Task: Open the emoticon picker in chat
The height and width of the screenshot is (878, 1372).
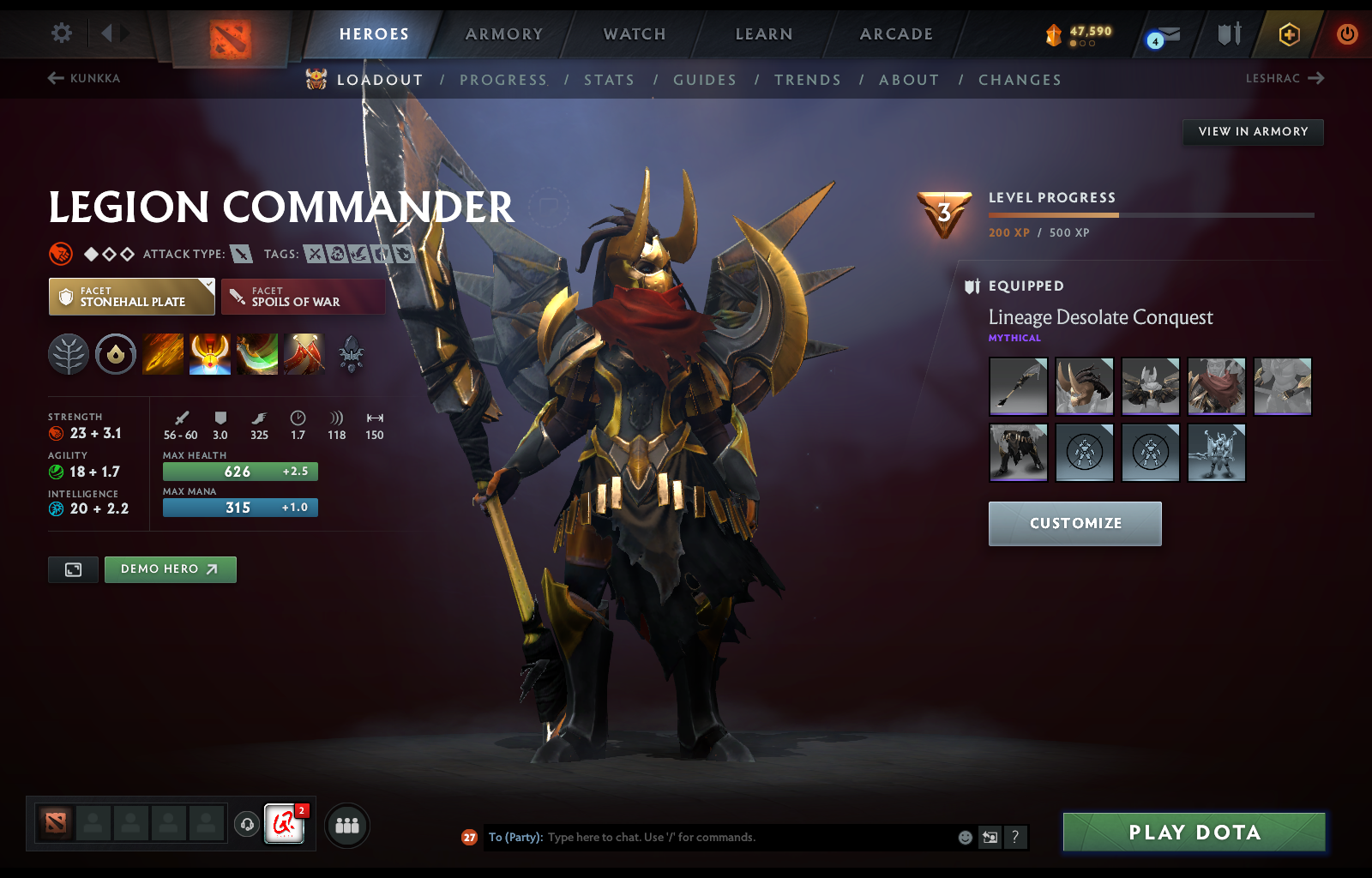Action: 964,838
